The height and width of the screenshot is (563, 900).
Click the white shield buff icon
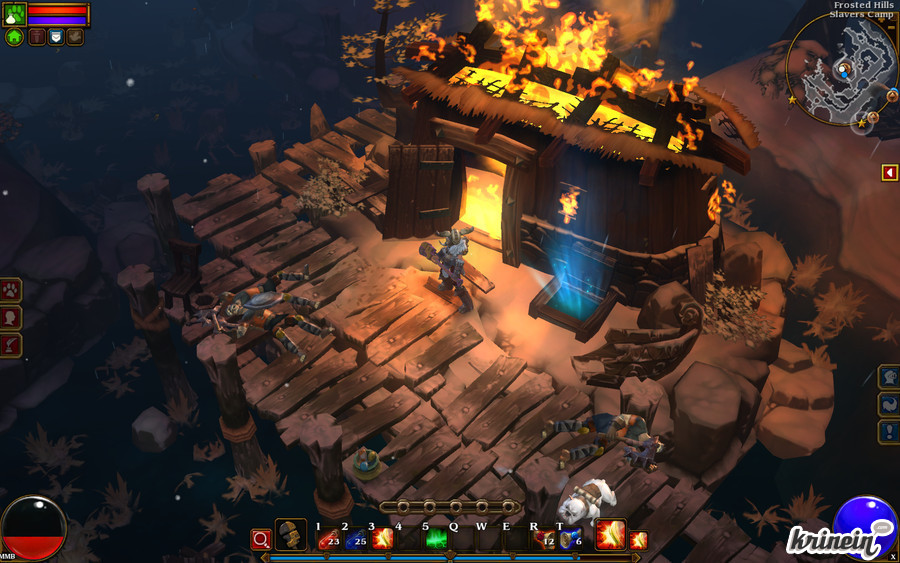coord(56,37)
